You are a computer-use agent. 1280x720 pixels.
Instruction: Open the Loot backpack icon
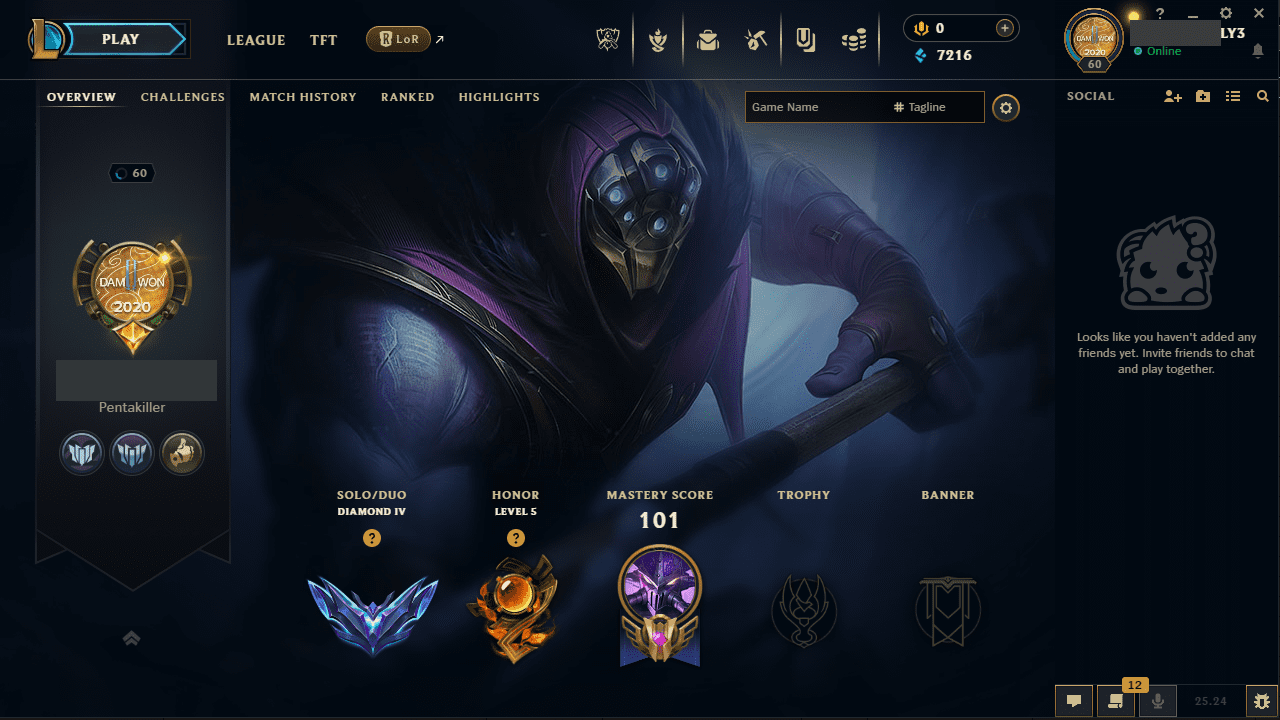708,38
